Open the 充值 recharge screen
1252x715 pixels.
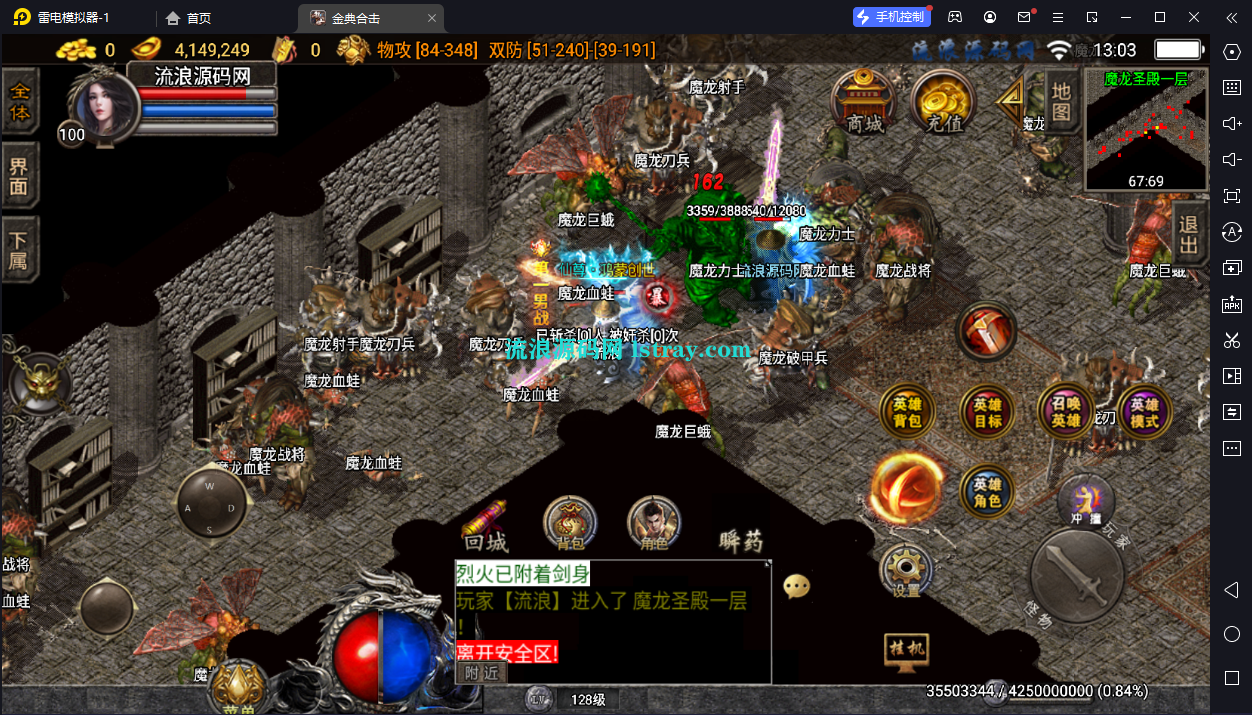[x=944, y=102]
